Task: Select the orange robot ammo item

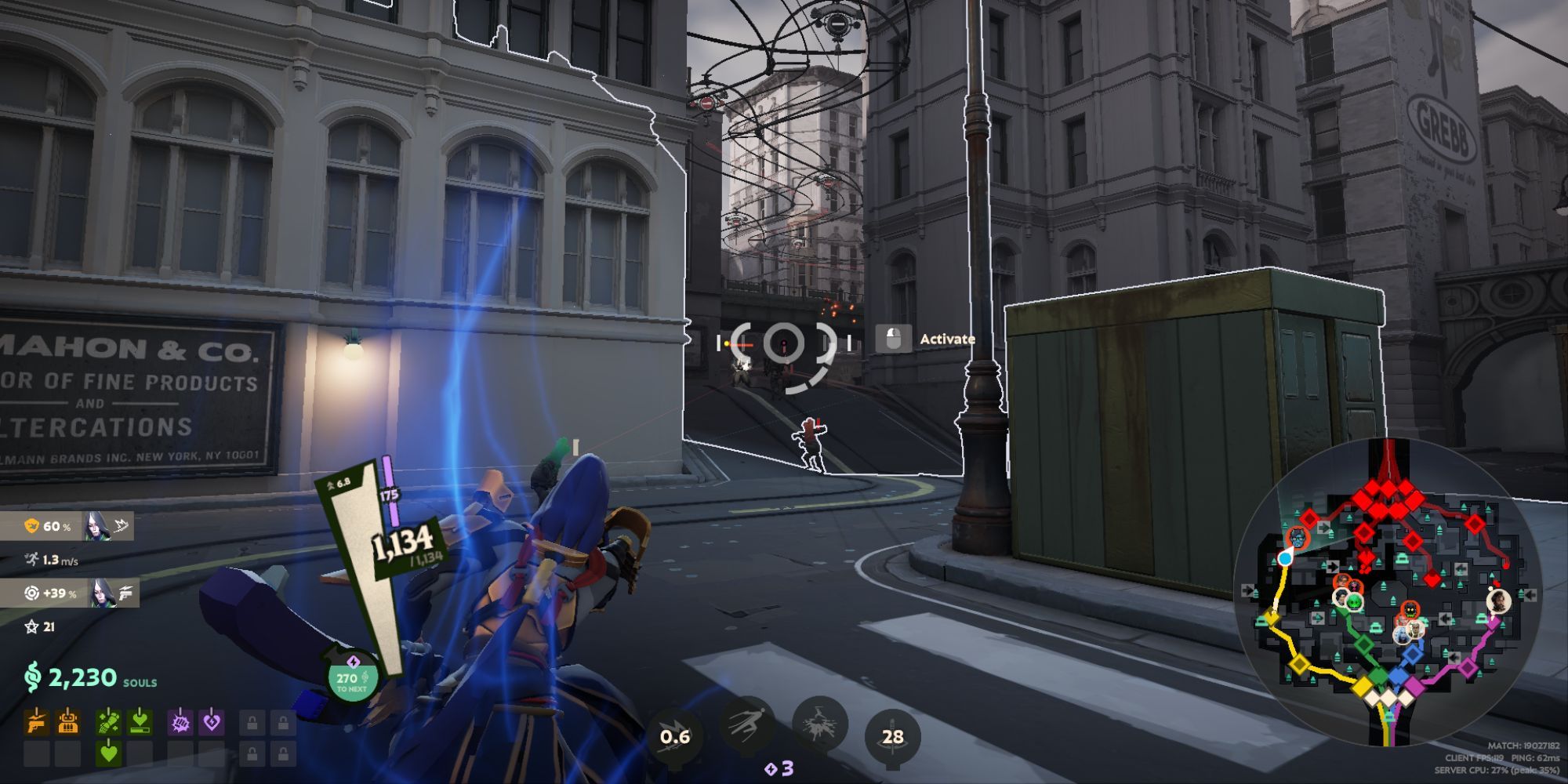Action: tap(68, 721)
